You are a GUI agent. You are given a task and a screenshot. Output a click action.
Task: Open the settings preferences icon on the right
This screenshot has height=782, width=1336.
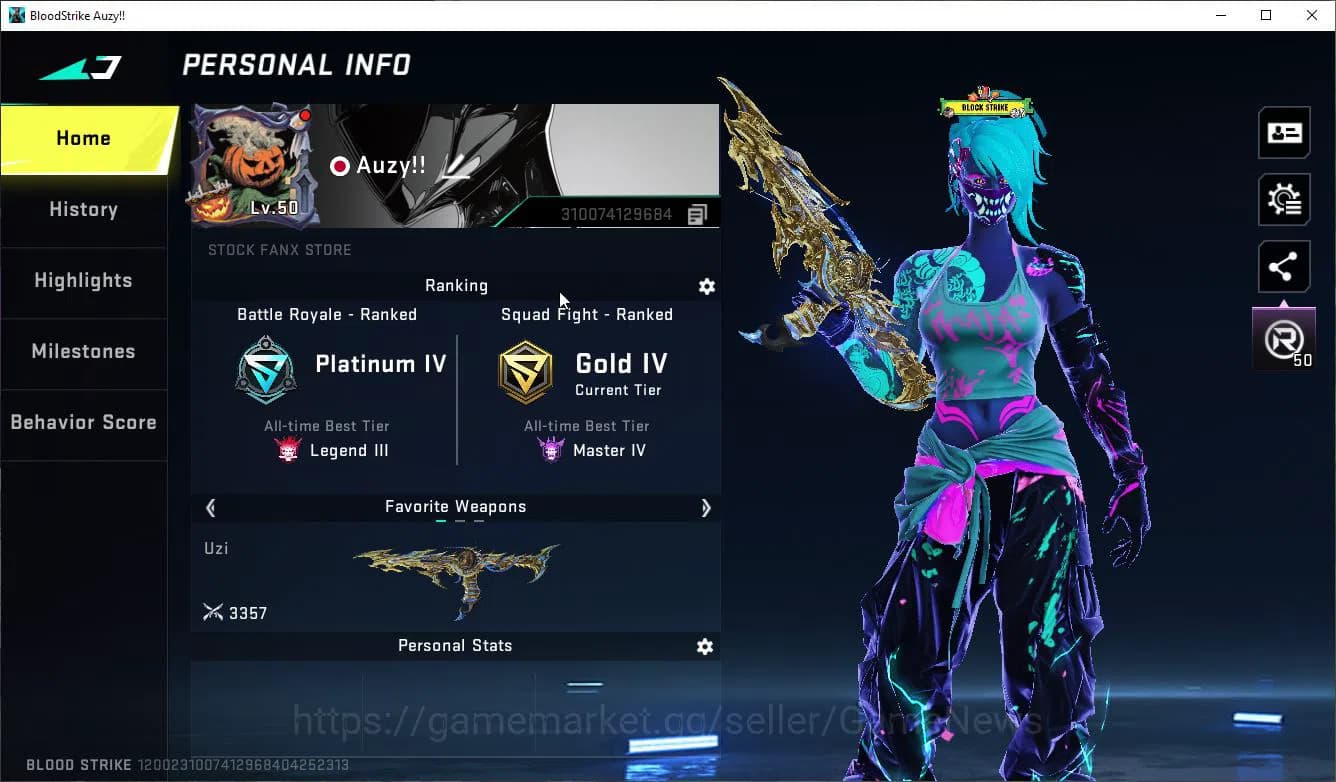(x=1284, y=199)
